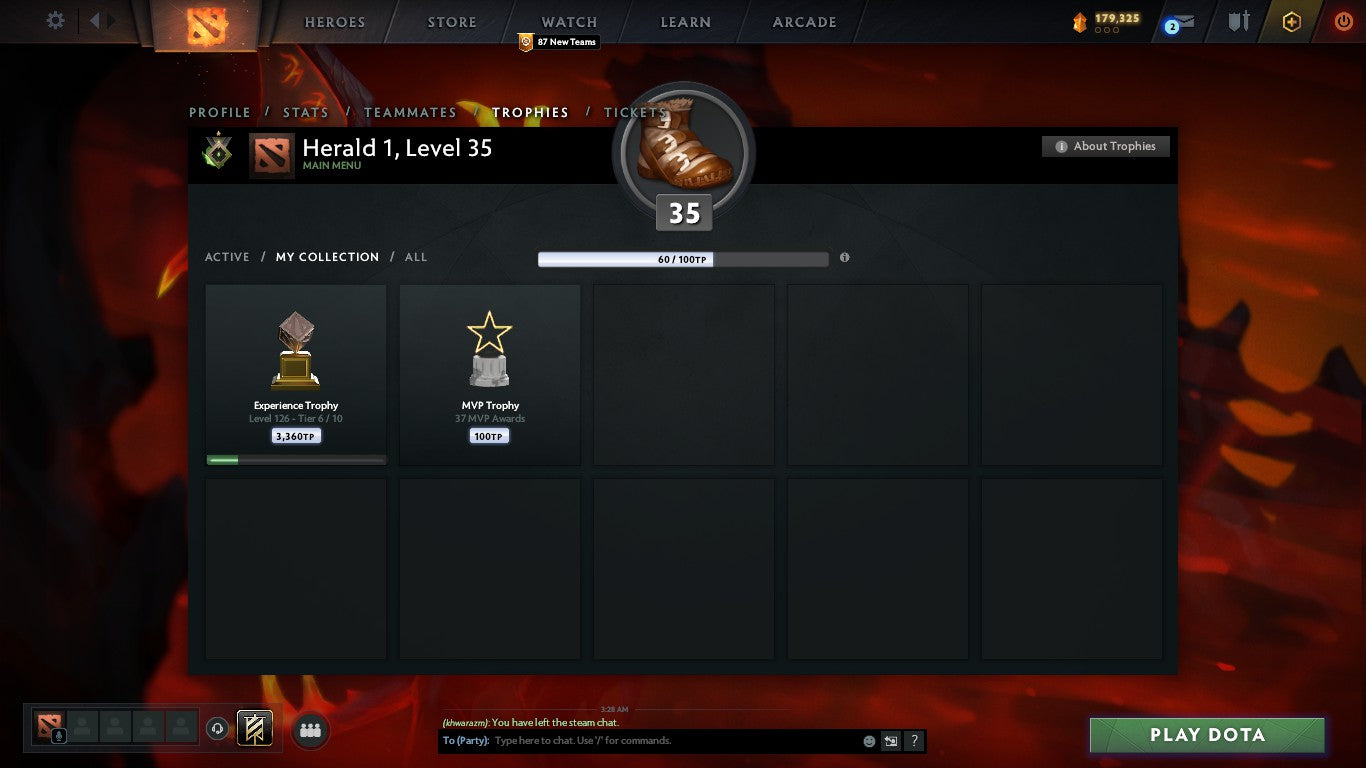1366x768 pixels.
Task: Click the power off icon
Action: click(x=1342, y=22)
